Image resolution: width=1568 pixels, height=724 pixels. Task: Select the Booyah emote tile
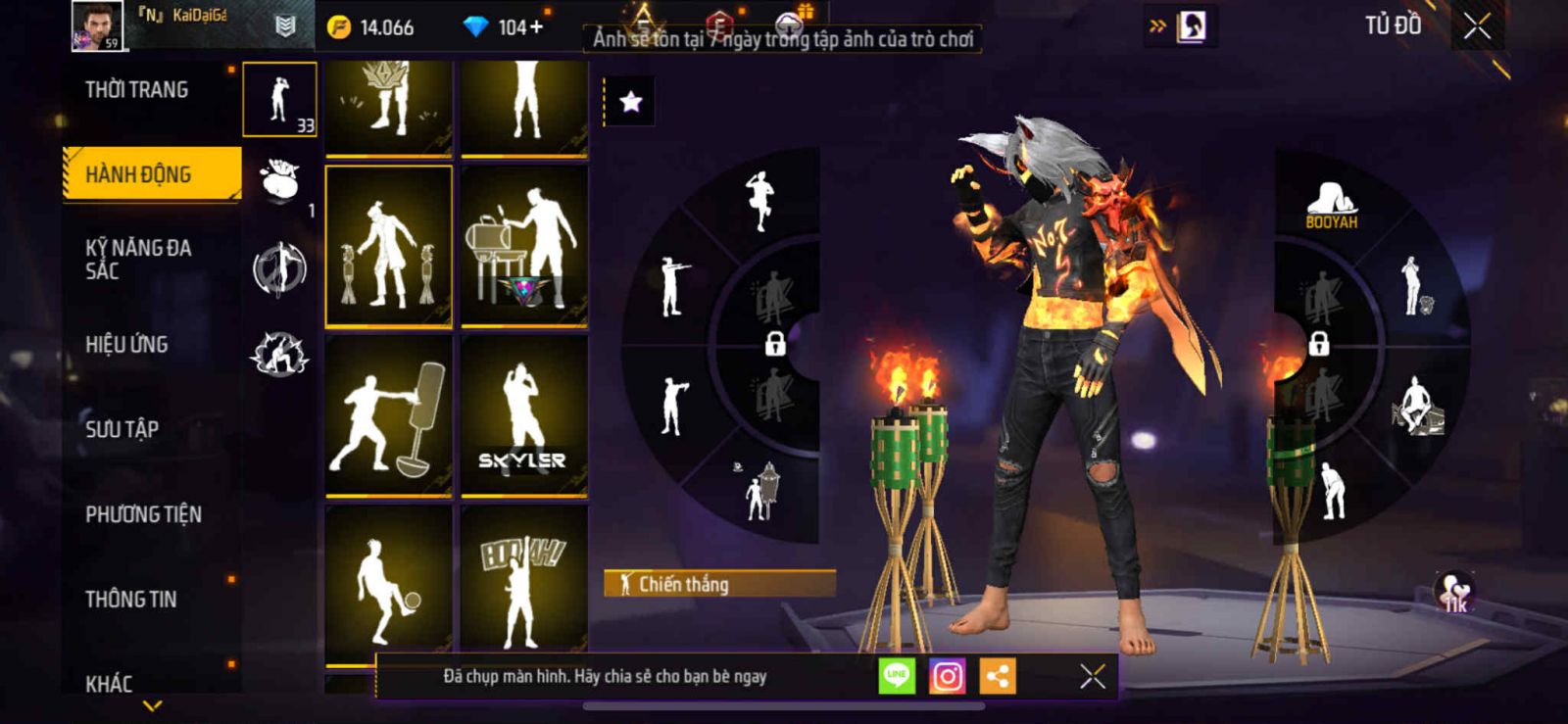coord(523,583)
